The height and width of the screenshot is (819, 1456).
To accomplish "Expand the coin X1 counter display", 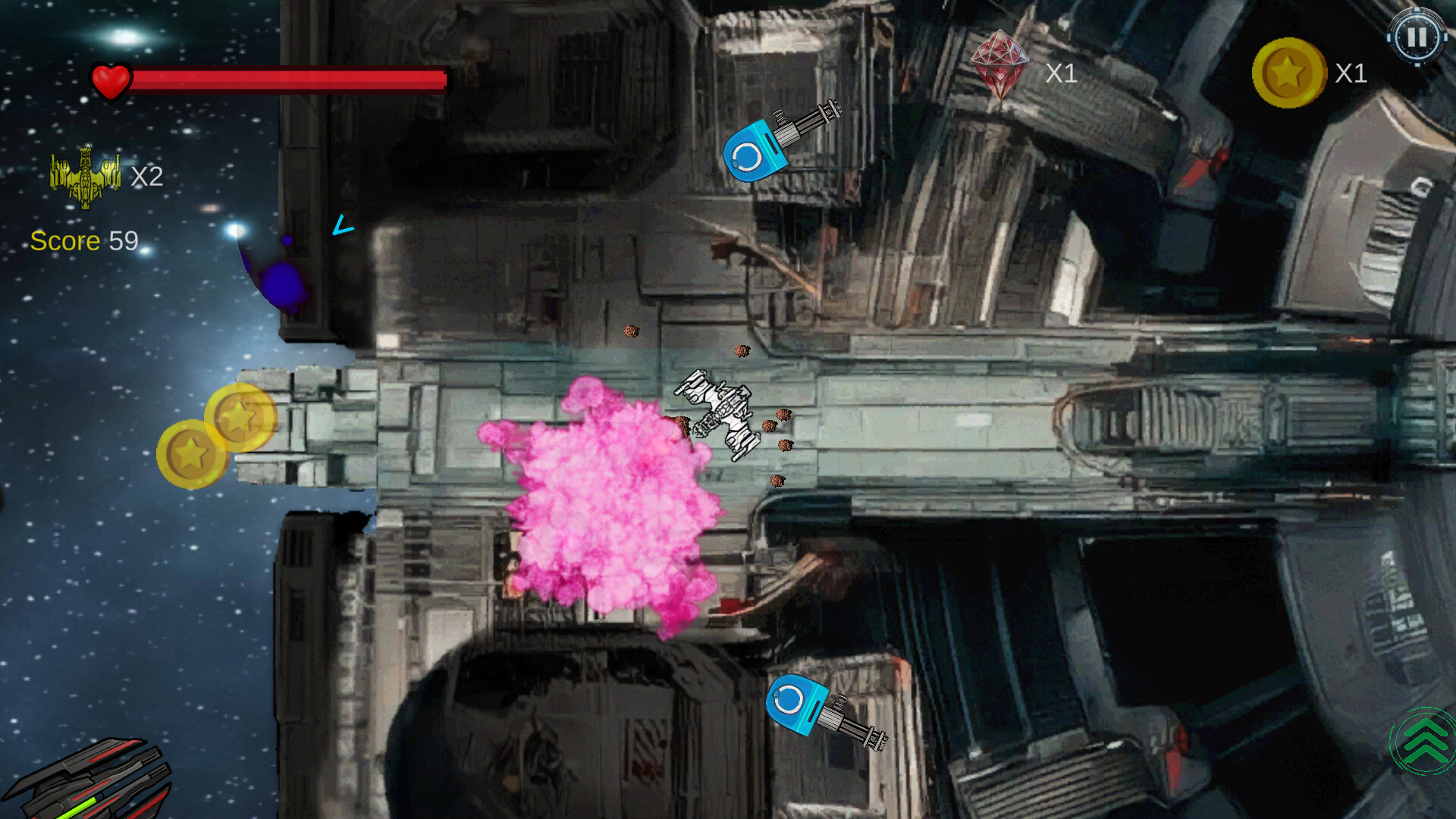I will (x=1351, y=74).
